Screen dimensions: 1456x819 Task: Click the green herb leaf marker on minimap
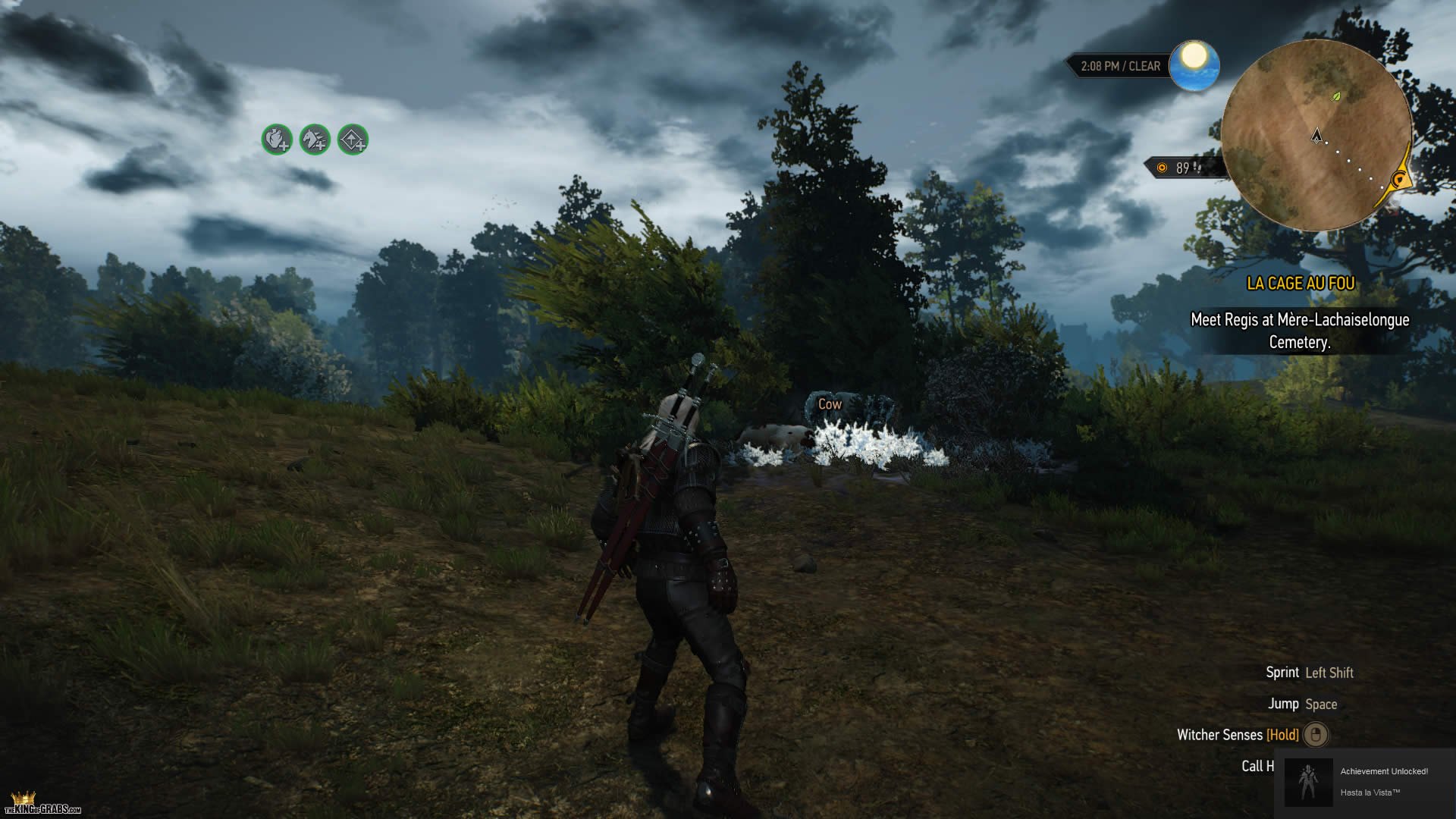tap(1336, 96)
